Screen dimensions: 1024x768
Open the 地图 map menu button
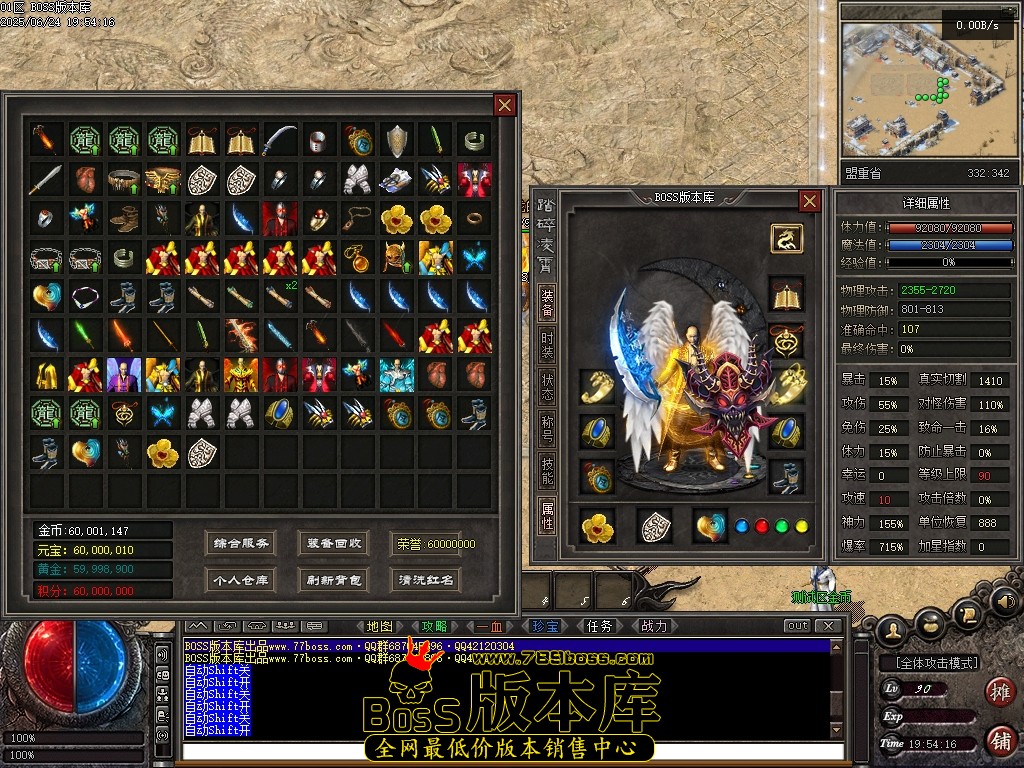pyautogui.click(x=379, y=626)
